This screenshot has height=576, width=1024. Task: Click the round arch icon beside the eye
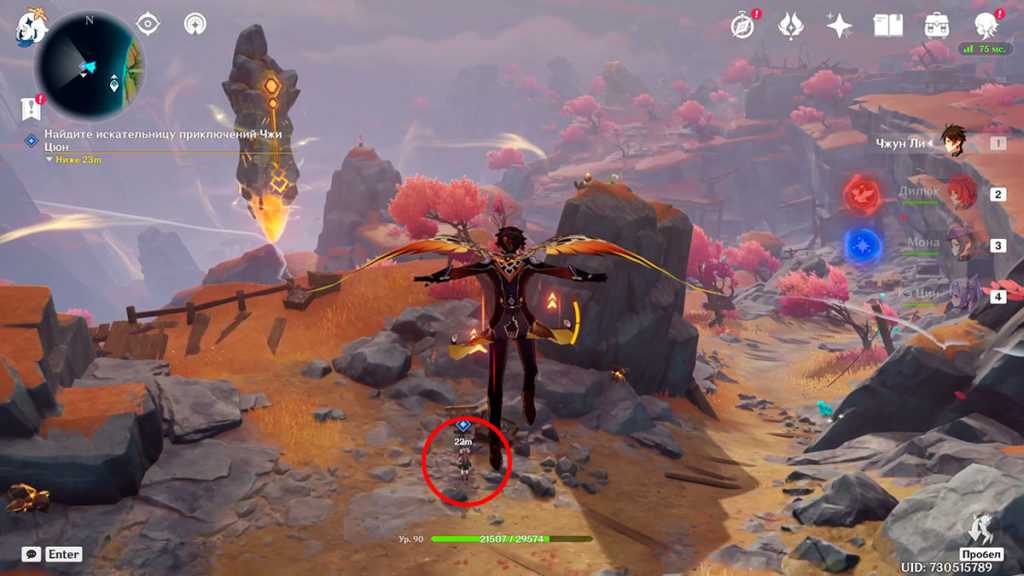pos(195,23)
